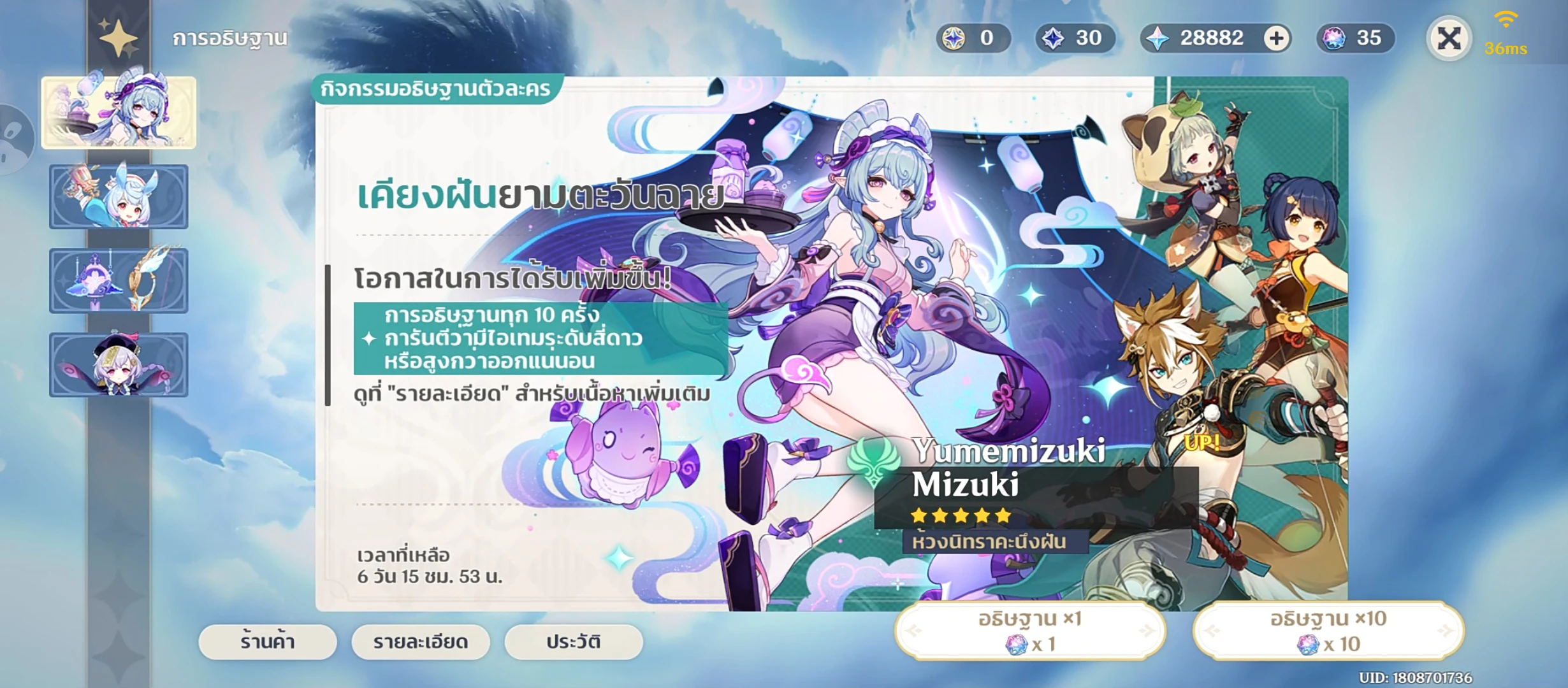Select the Yumemizuki Mizuki character banner thumbnail

tap(119, 113)
